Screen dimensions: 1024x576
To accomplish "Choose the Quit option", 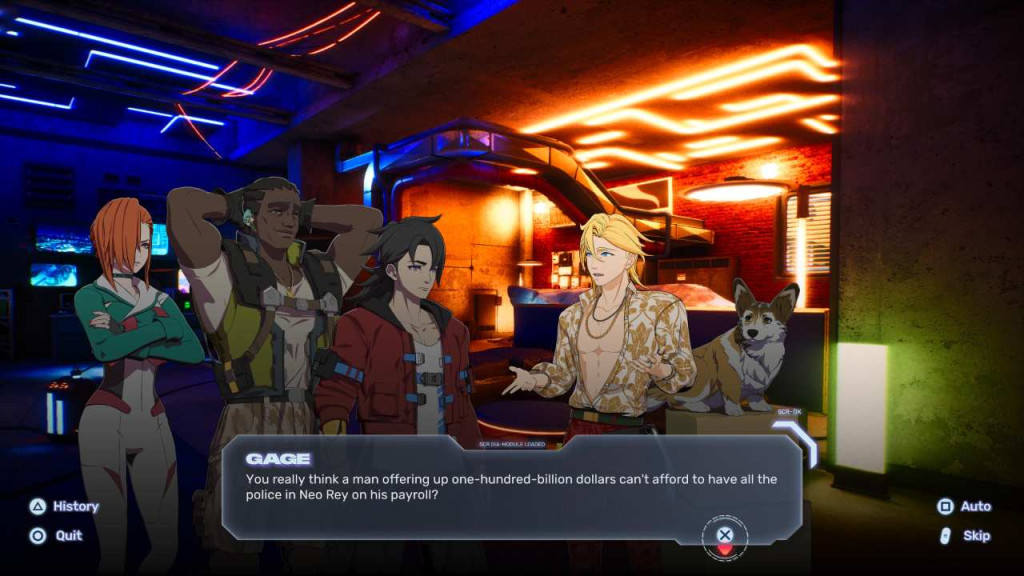I will pyautogui.click(x=56, y=535).
